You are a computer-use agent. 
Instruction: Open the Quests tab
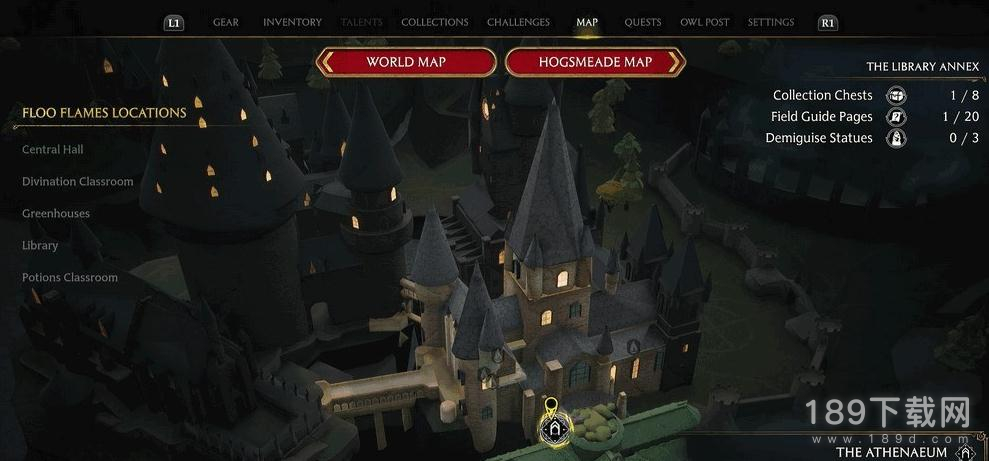[x=642, y=22]
